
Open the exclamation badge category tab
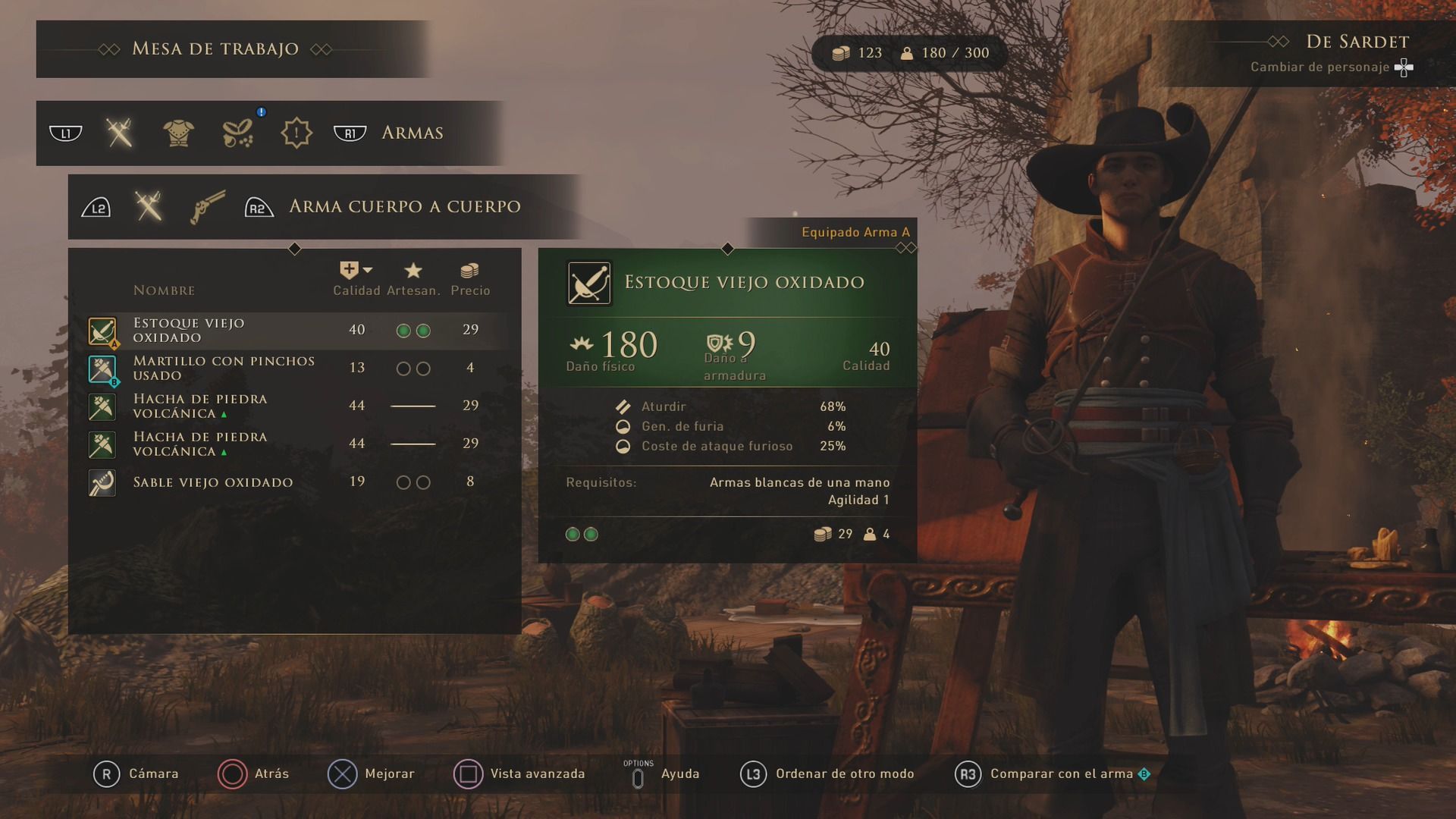(x=296, y=133)
